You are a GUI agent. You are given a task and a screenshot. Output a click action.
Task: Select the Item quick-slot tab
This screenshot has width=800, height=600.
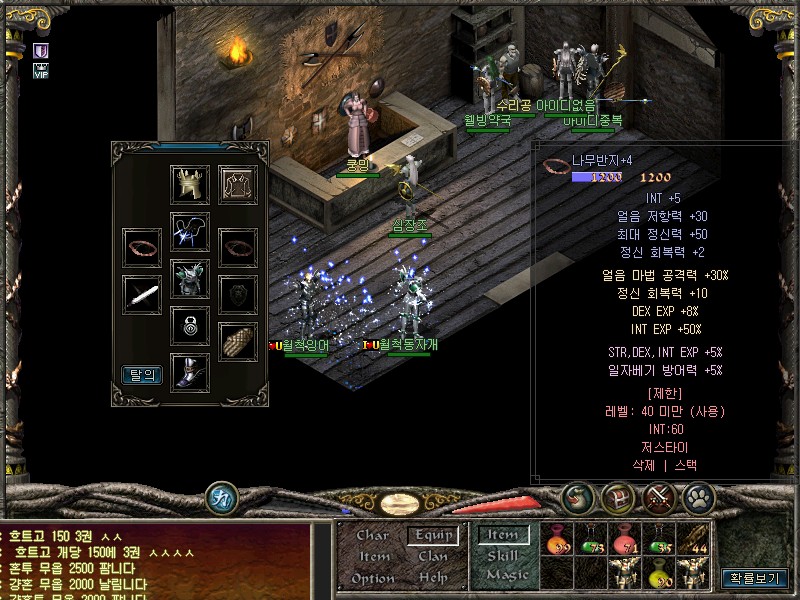pos(503,535)
